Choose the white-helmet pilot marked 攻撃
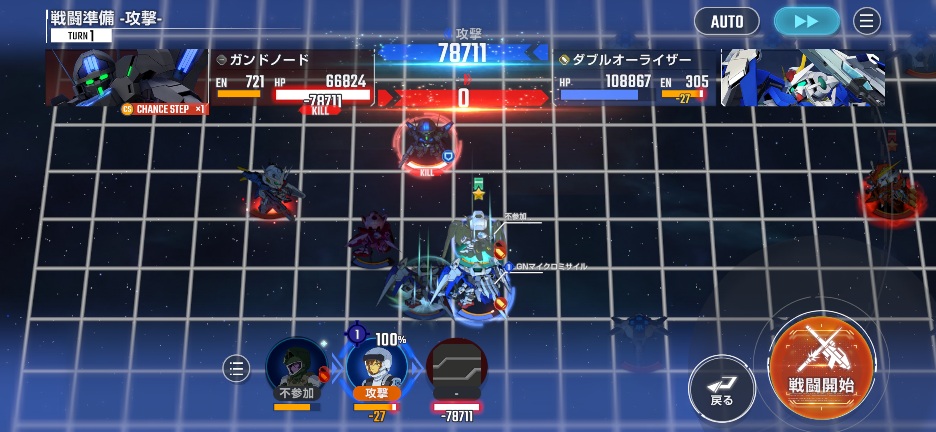Screen dimensions: 936x432 (x=376, y=368)
